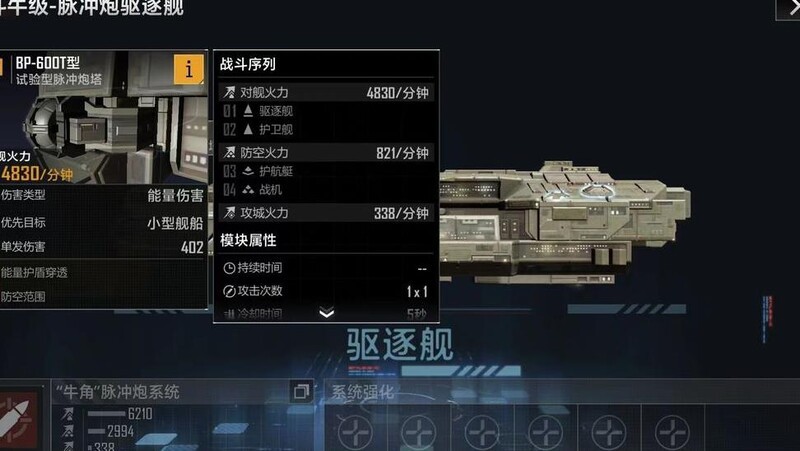Choose the 攻城火力 siege firepower row
Image resolution: width=800 pixels, height=451 pixels.
[326, 213]
